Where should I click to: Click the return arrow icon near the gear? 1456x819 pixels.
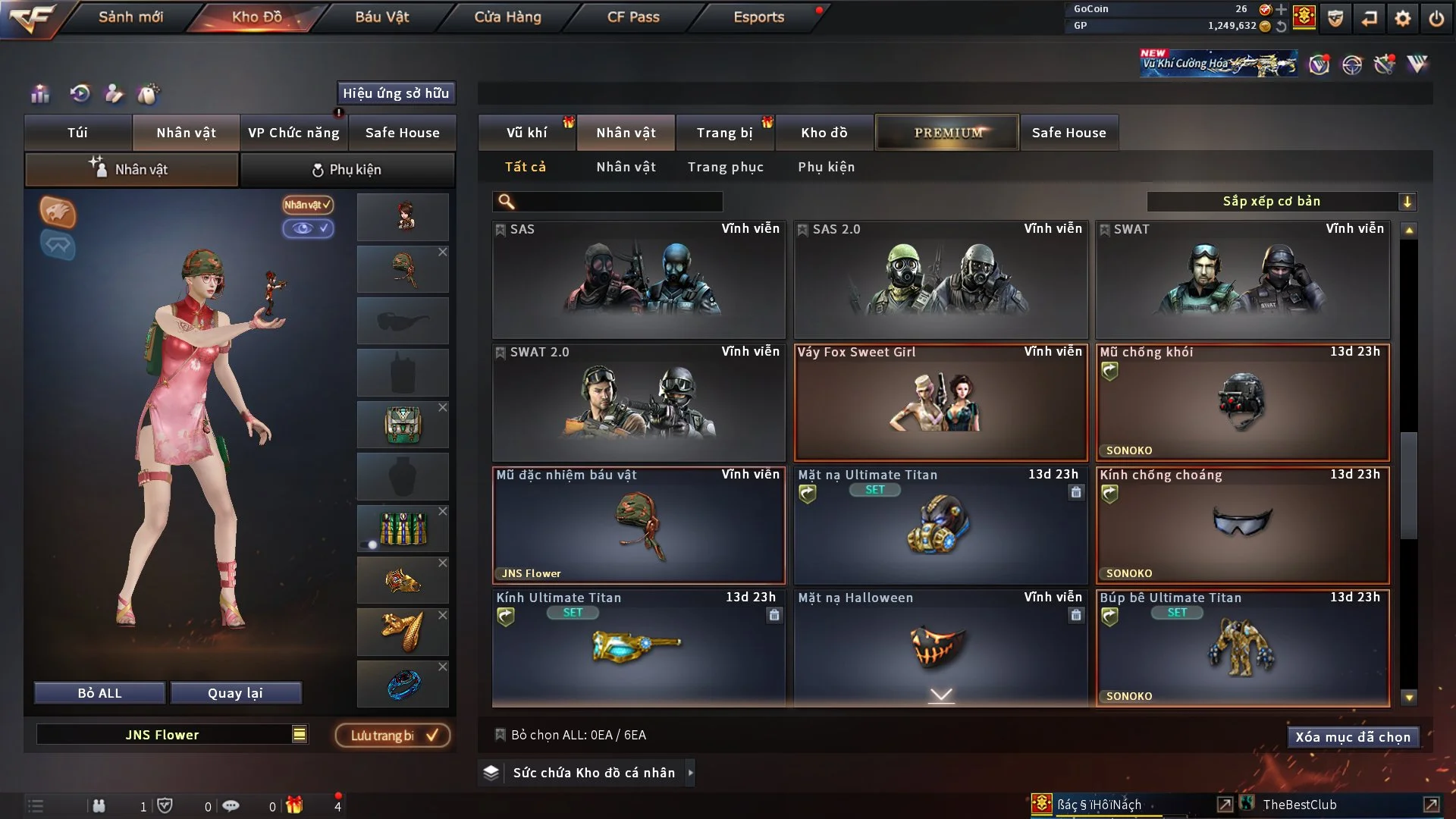click(x=1370, y=18)
